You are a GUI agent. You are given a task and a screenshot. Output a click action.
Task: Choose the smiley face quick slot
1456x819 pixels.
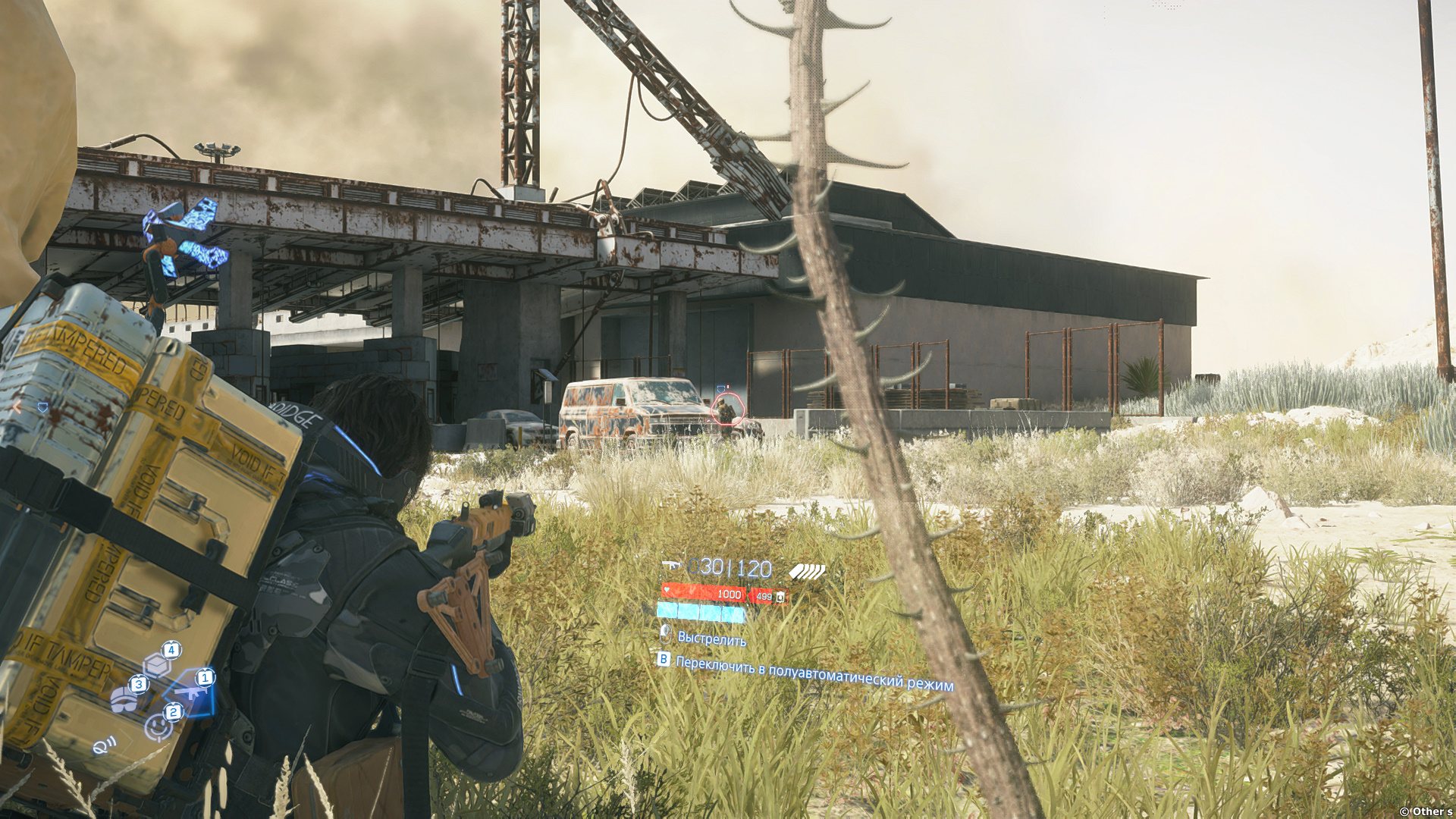coord(159,726)
